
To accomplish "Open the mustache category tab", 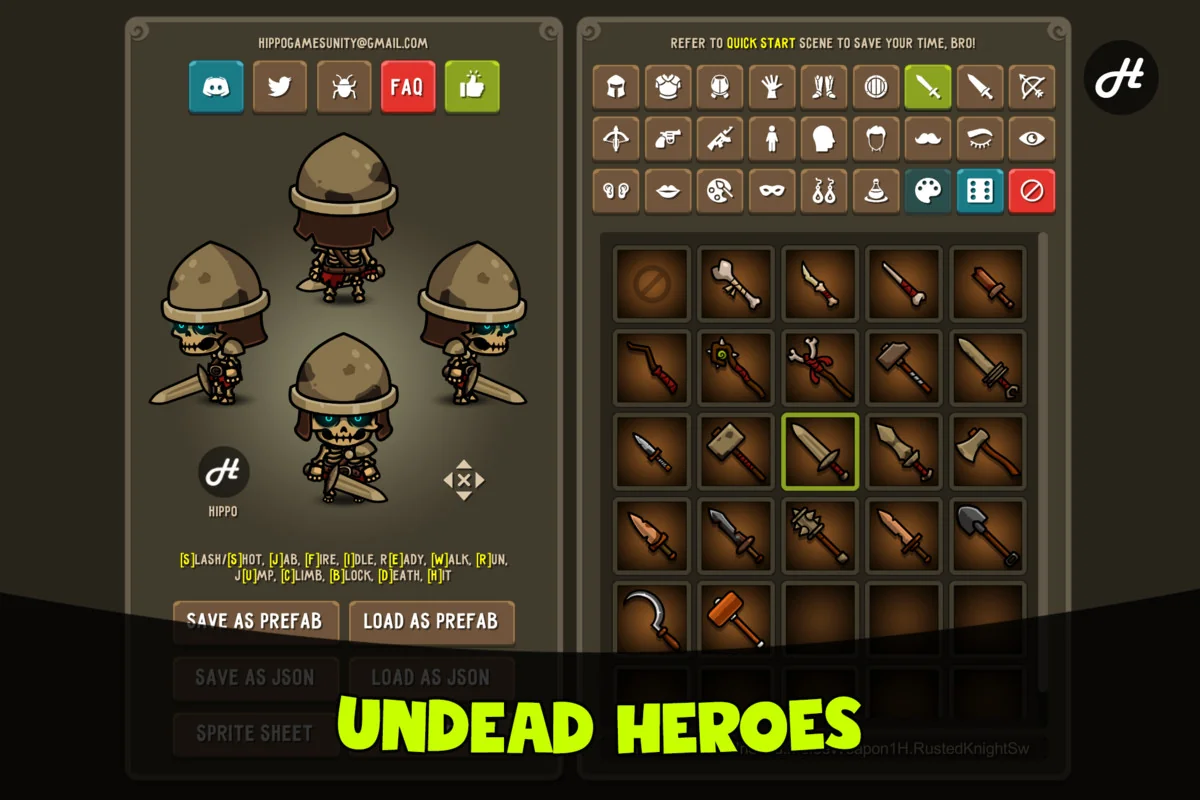I will click(x=928, y=139).
